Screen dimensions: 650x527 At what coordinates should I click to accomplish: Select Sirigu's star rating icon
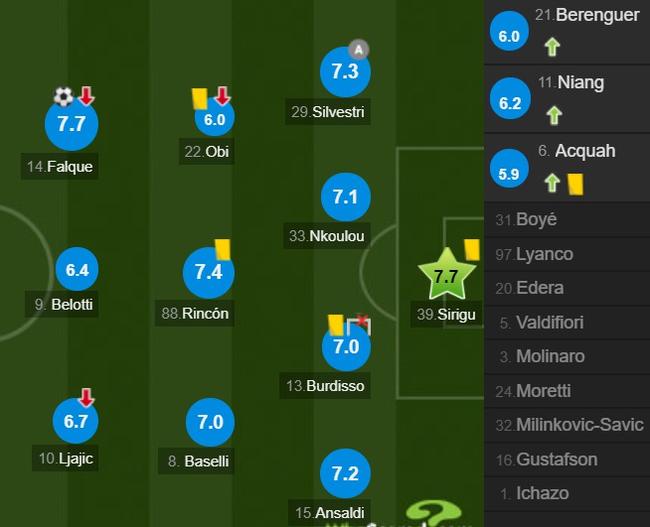[x=446, y=277]
